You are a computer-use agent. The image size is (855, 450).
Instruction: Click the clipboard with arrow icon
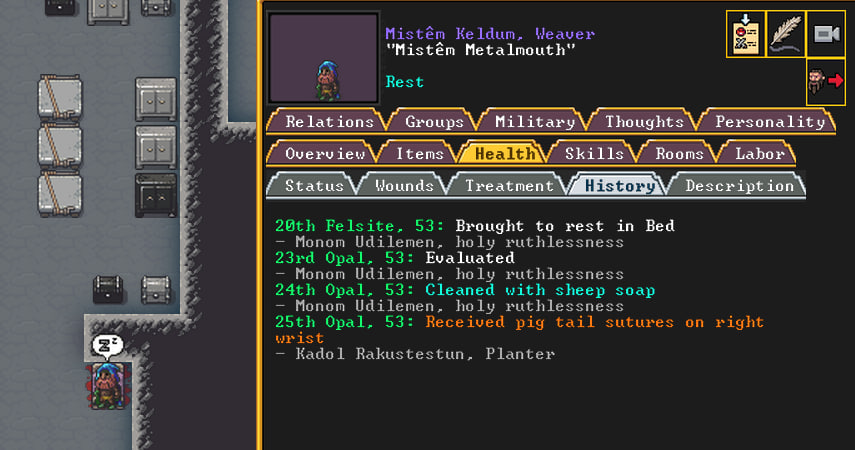[746, 34]
